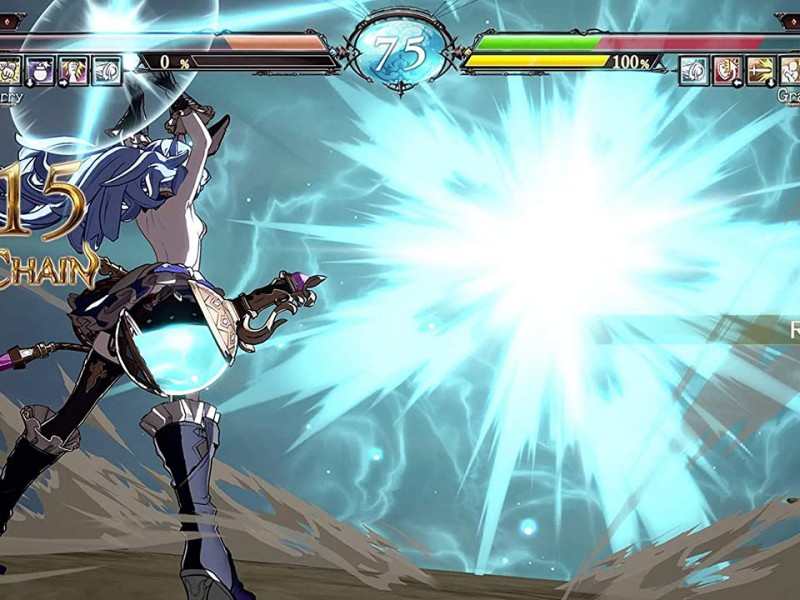Activate Ferry's purple bomb skill icon
Screen dimensions: 800x600
(41, 70)
